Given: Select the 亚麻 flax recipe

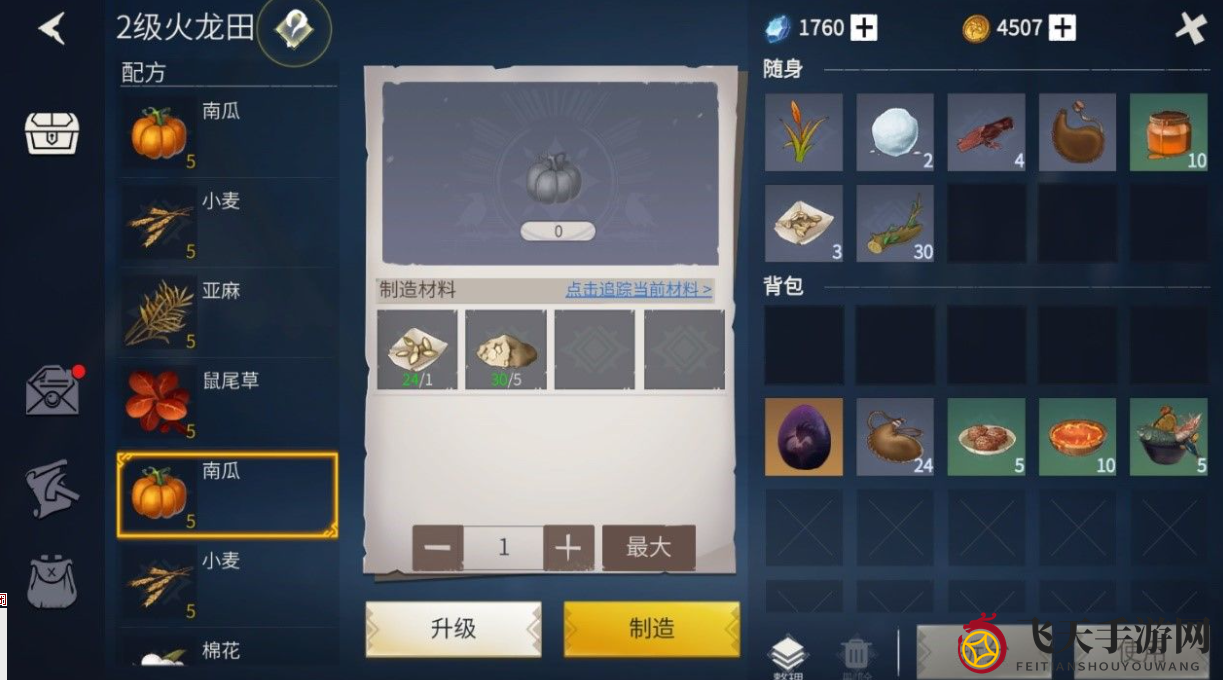Looking at the screenshot, I should [227, 313].
